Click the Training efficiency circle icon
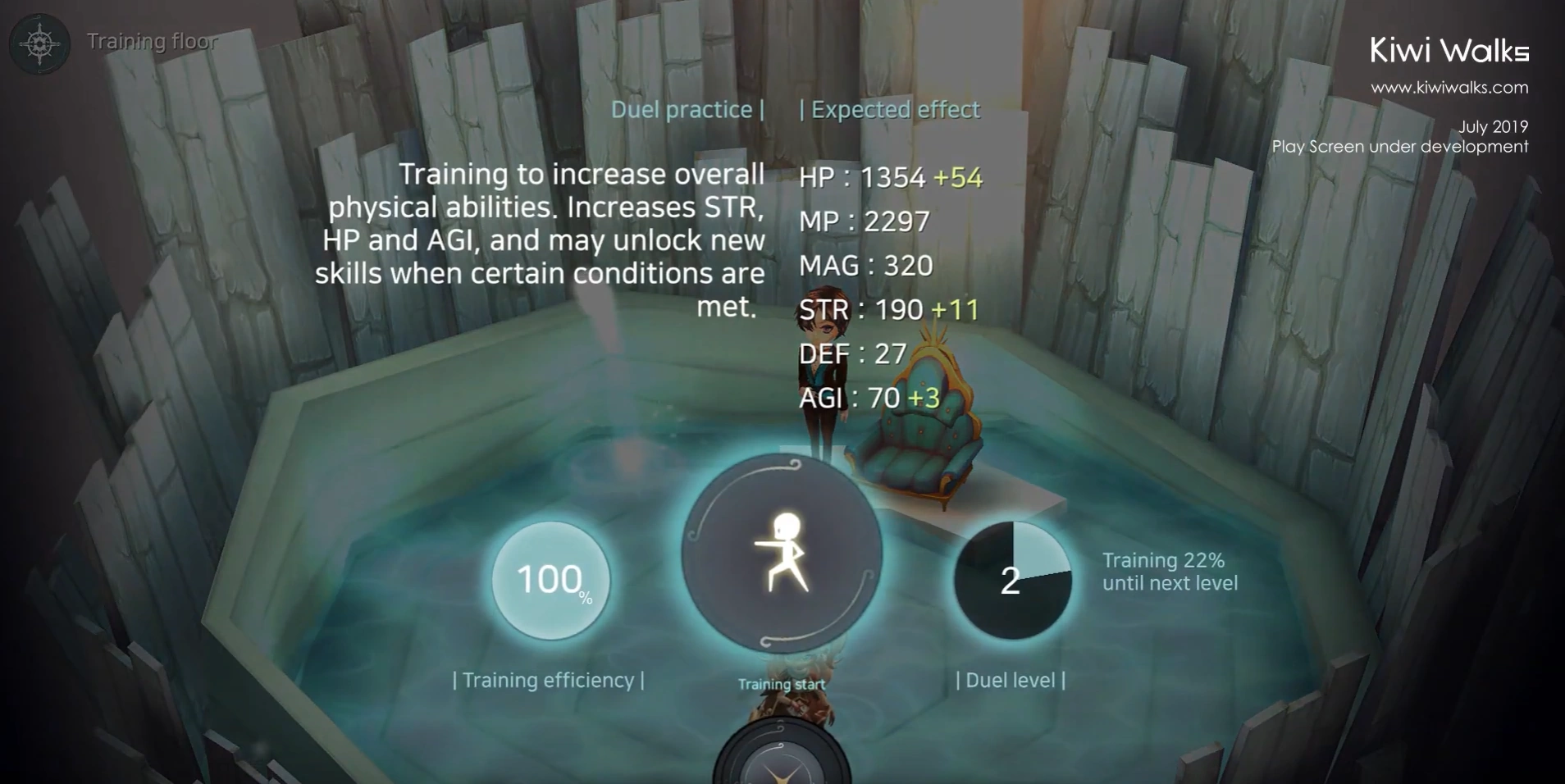Viewport: 1565px width, 784px height. (550, 582)
